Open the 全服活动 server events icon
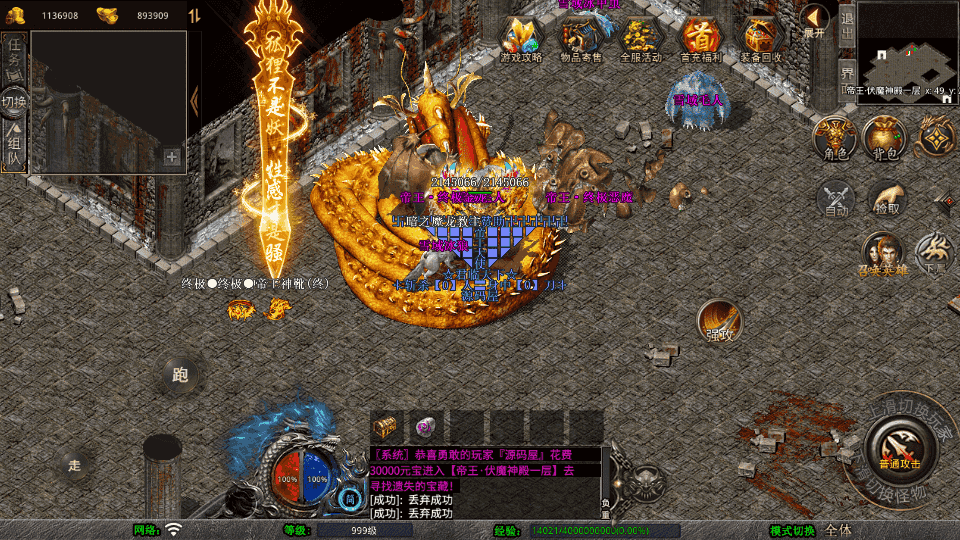 tap(641, 38)
